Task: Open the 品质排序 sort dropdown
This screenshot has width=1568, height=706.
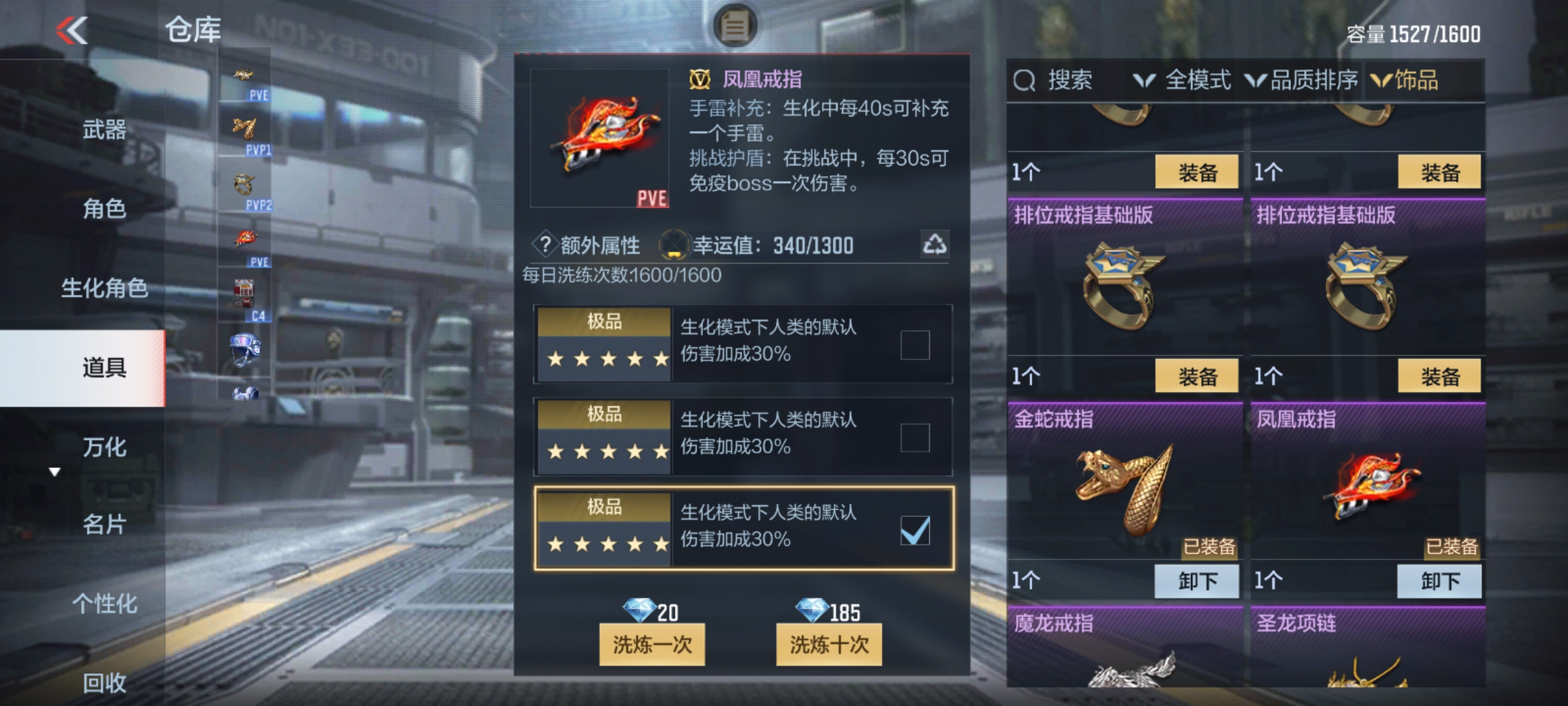Action: click(x=1301, y=80)
